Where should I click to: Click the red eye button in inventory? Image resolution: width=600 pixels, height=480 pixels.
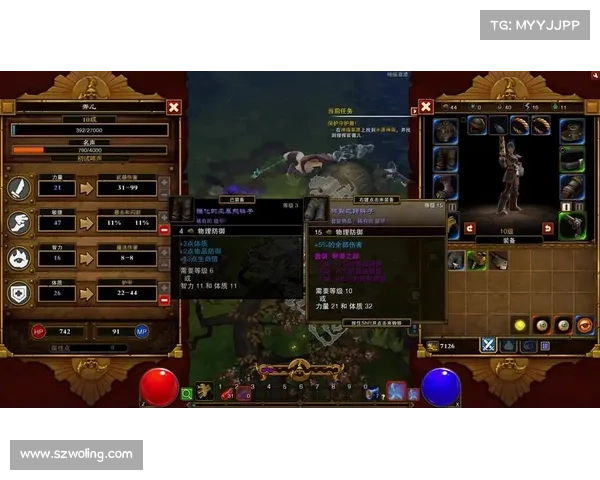pos(585,325)
